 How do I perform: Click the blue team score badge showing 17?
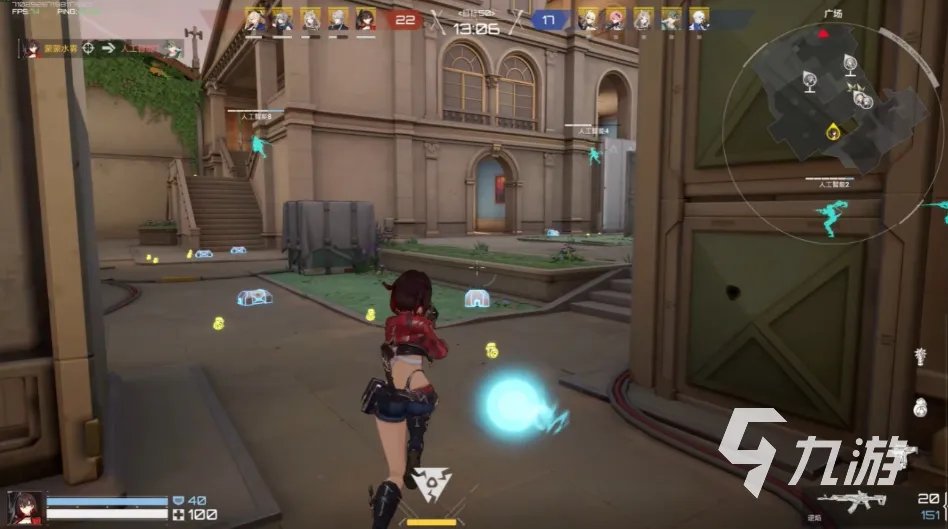coord(546,19)
